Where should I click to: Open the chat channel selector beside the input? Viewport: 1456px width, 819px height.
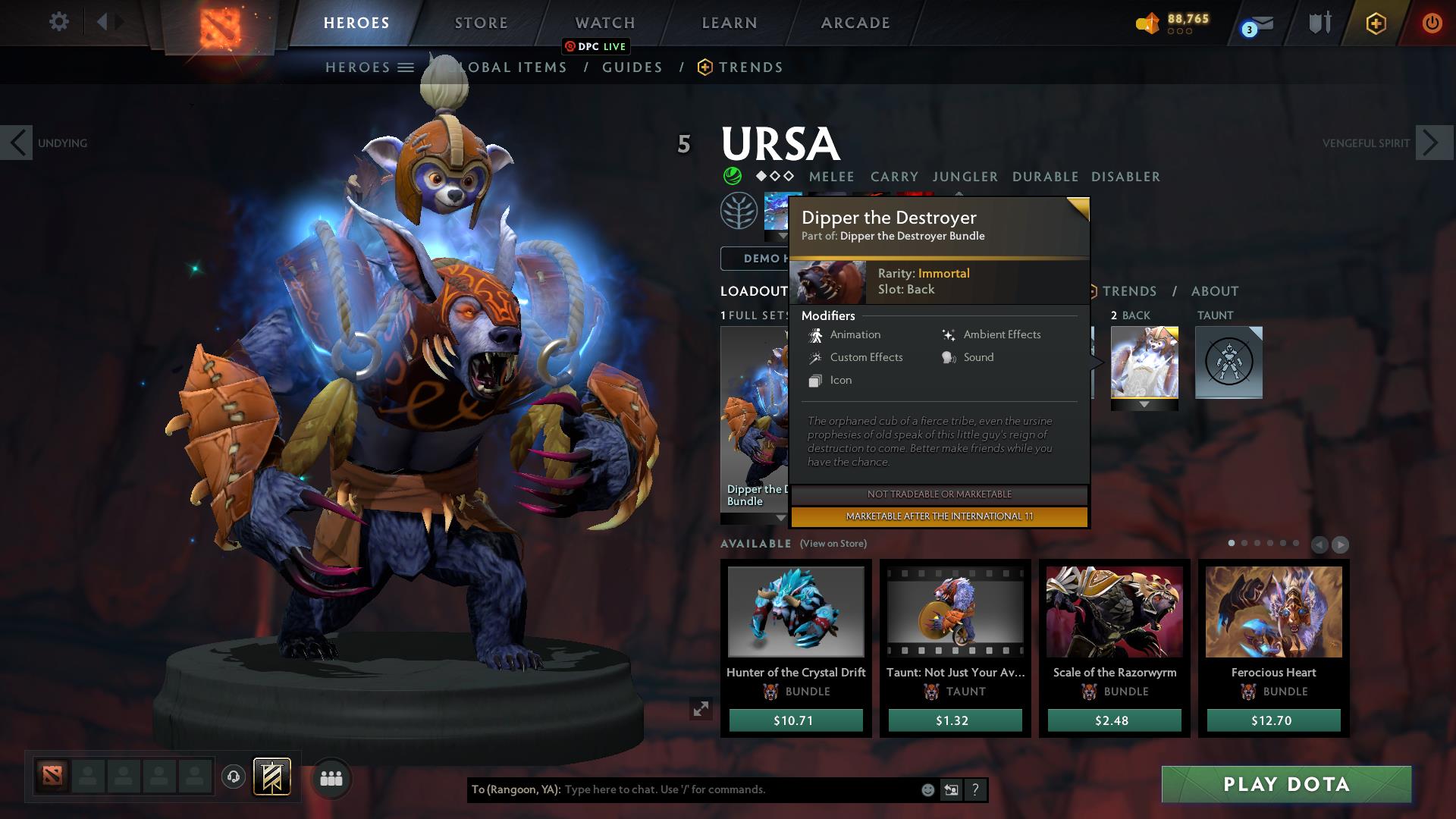point(952,789)
